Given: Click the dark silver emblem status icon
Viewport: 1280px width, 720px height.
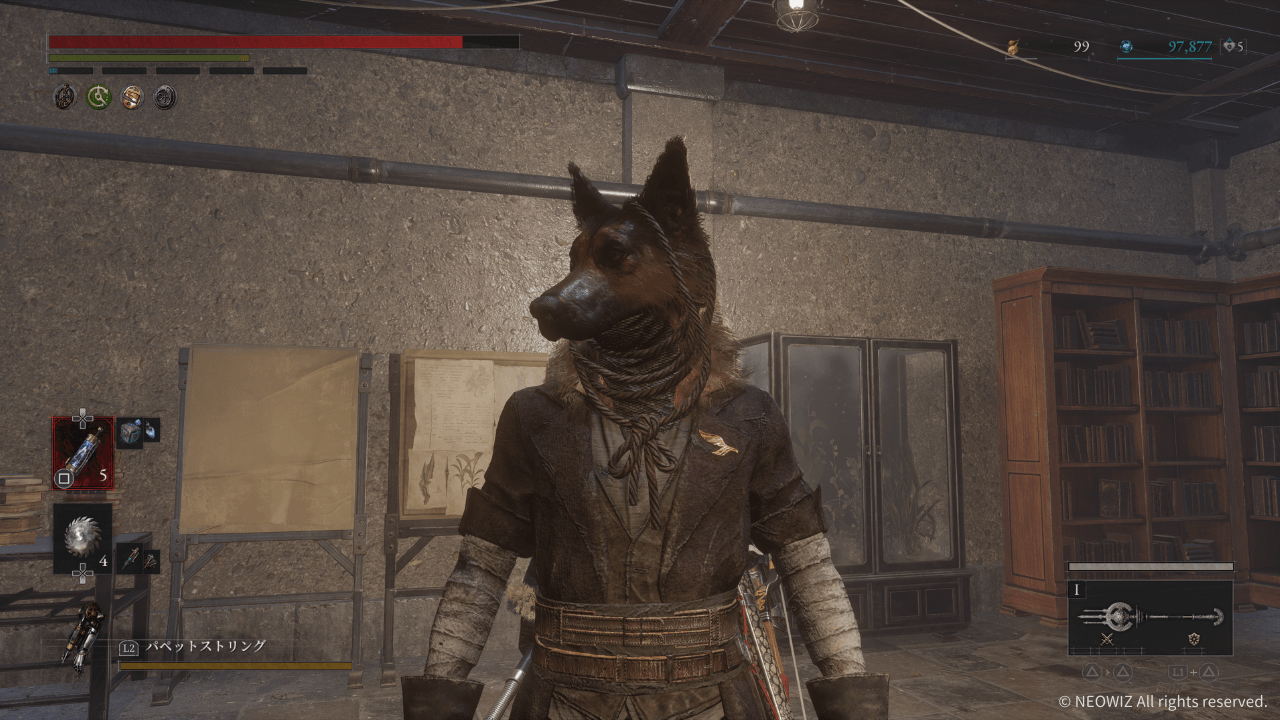Looking at the screenshot, I should [165, 97].
